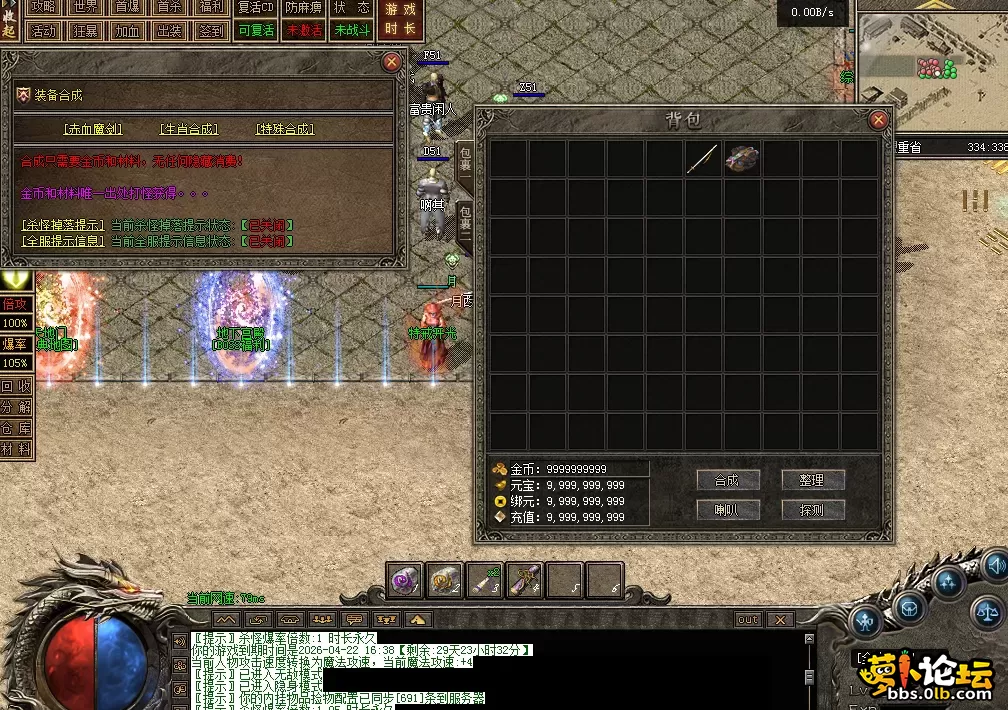Image resolution: width=1008 pixels, height=710 pixels.
Task: Open the 福利 menu button
Action: click(x=211, y=7)
